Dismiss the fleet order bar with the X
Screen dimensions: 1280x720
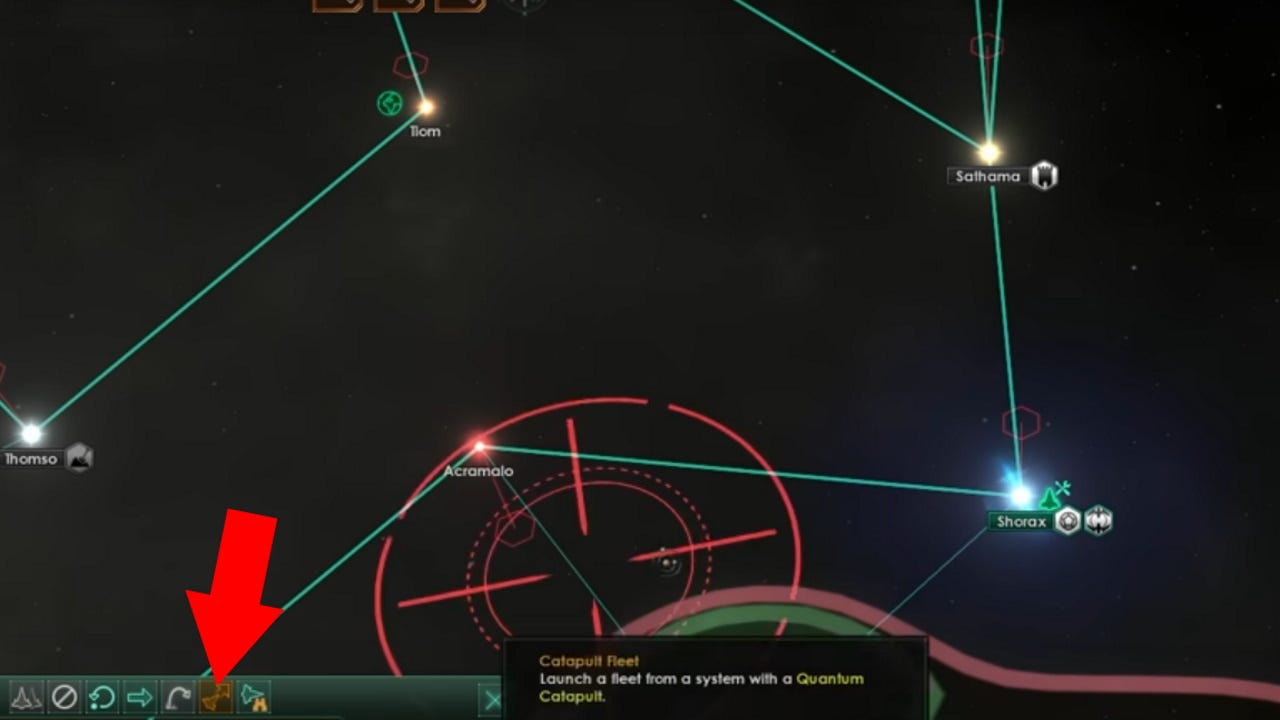pyautogui.click(x=492, y=700)
